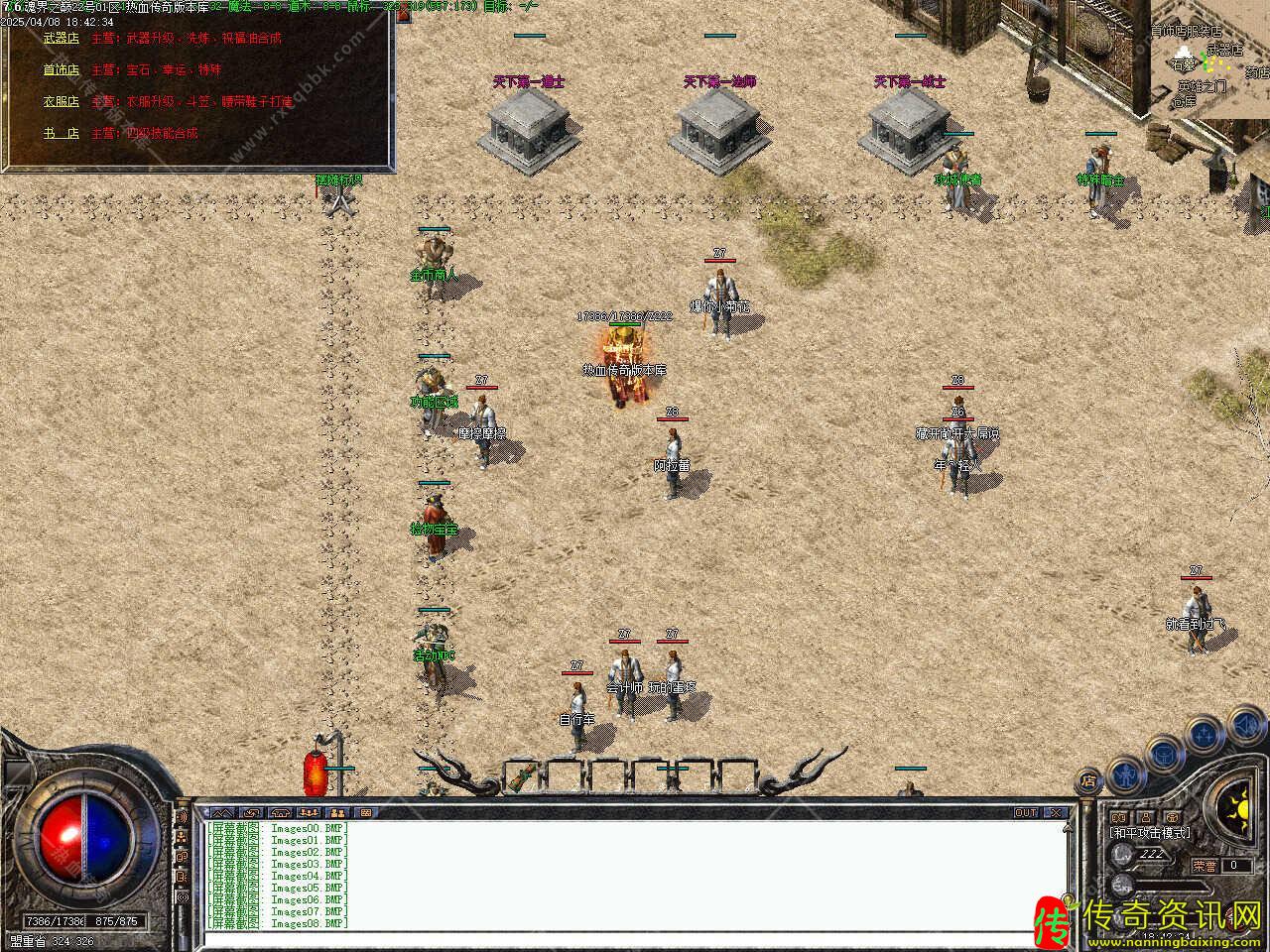
Task: Use the item in the first belt slot
Action: pos(522,776)
